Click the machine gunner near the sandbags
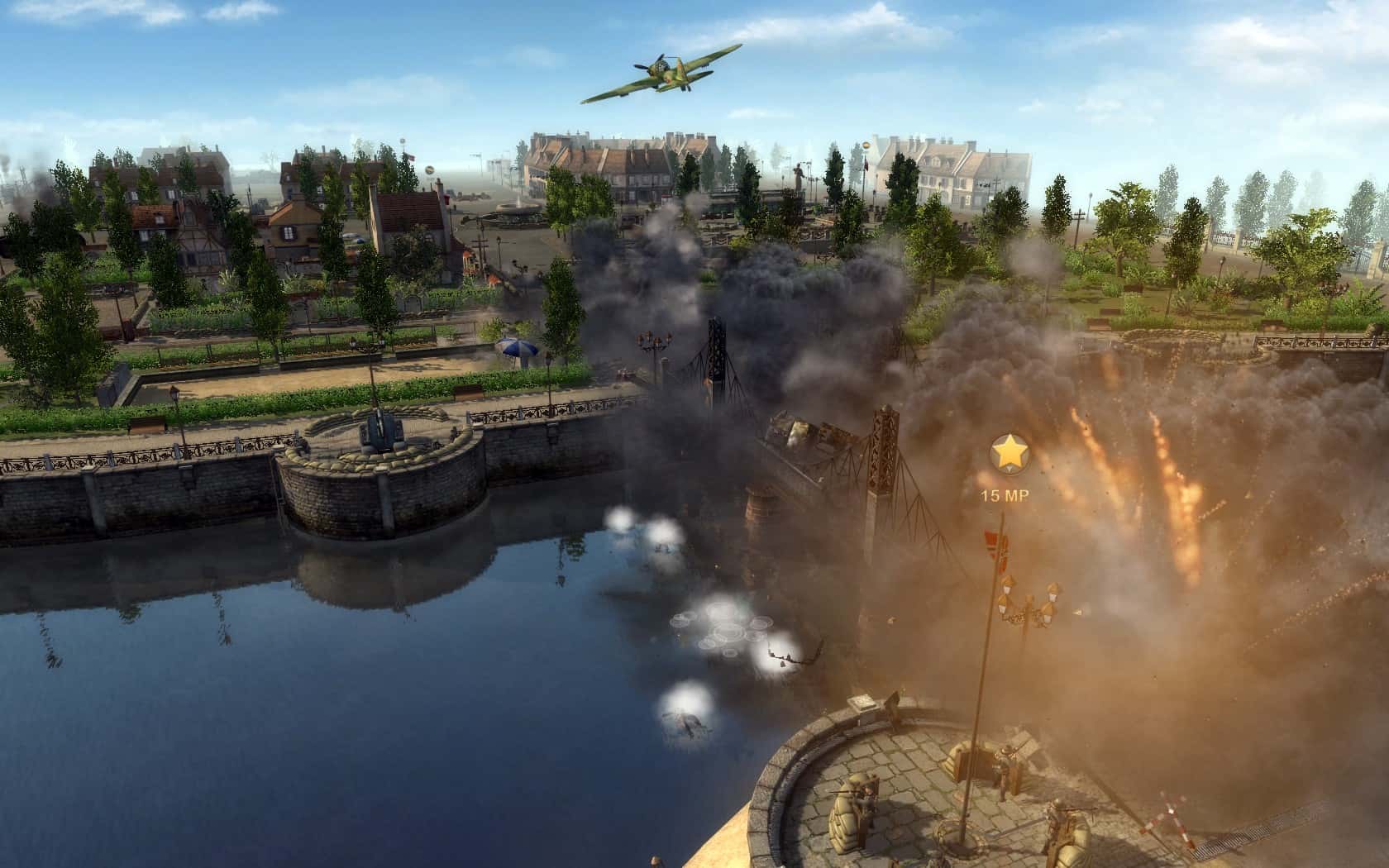This screenshot has height=868, width=1389. tap(1057, 813)
